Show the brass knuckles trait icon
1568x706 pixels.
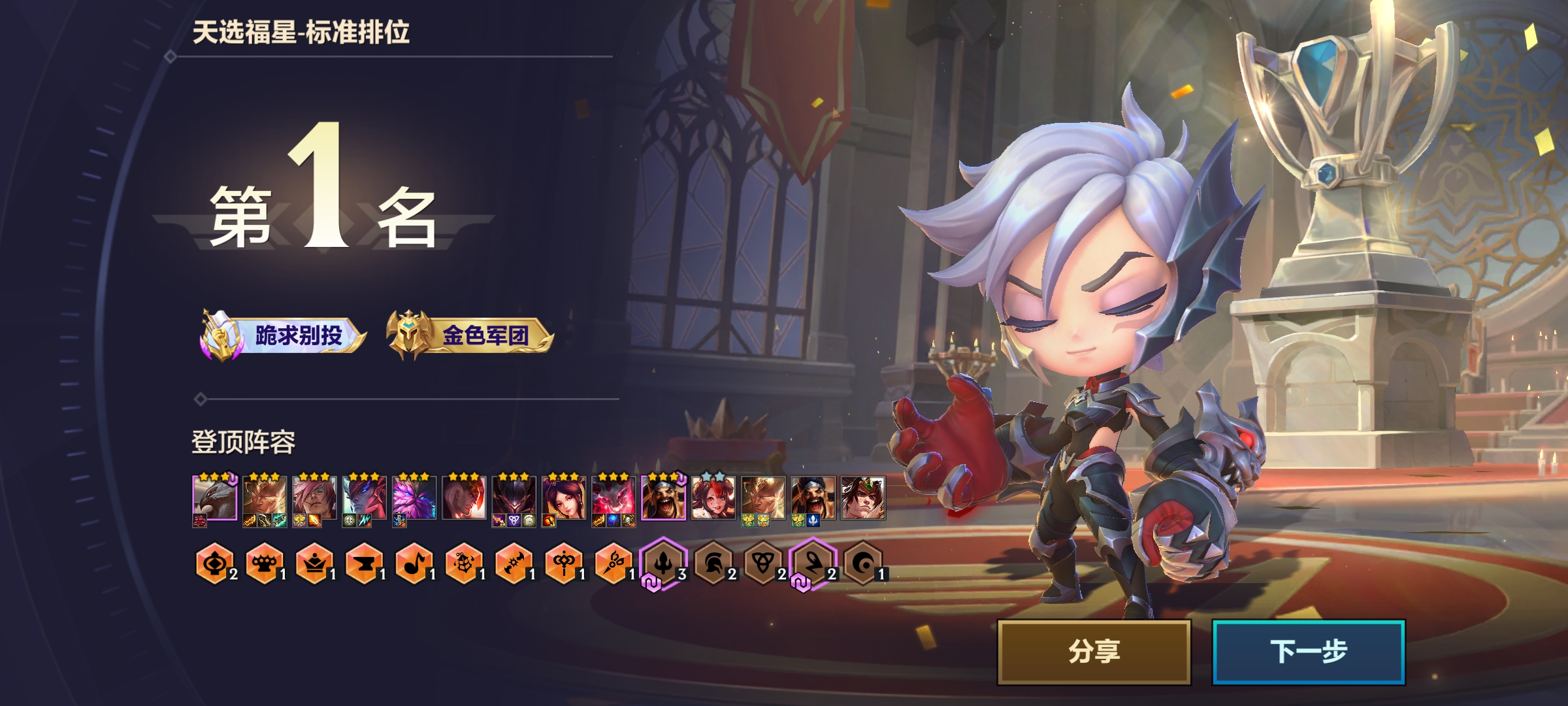[x=264, y=563]
